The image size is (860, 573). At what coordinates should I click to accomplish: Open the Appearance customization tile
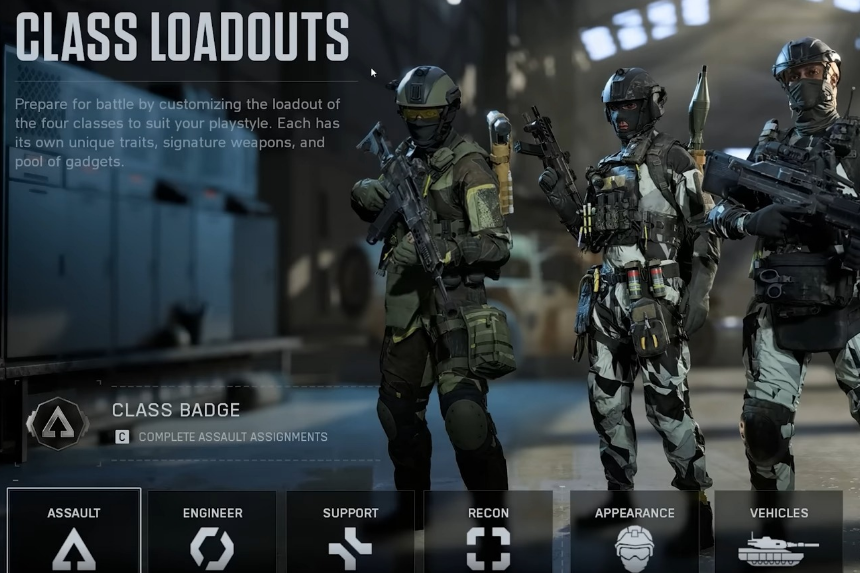[634, 532]
